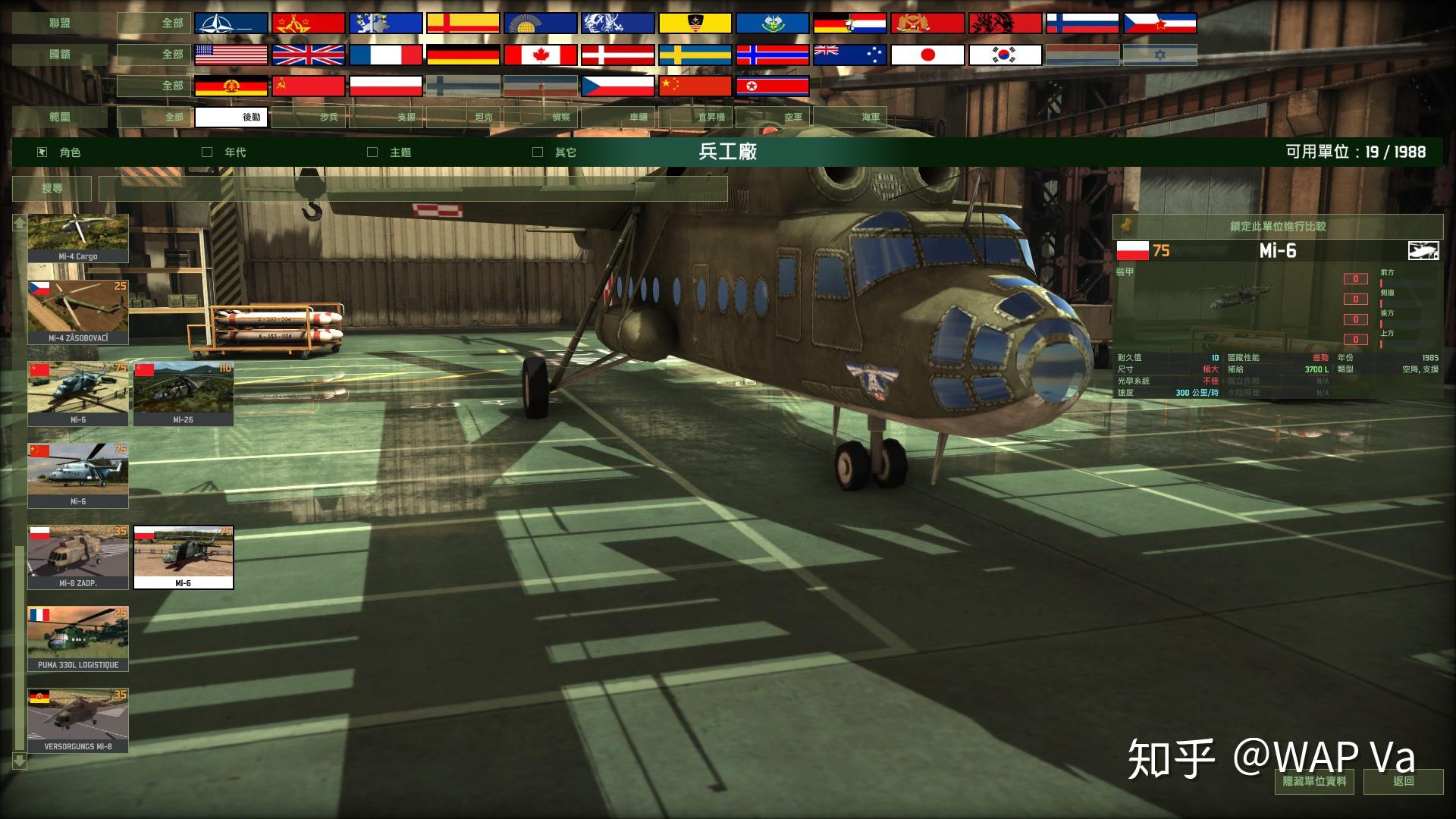
Task: Filter units by the Japan flag
Action: point(927,54)
